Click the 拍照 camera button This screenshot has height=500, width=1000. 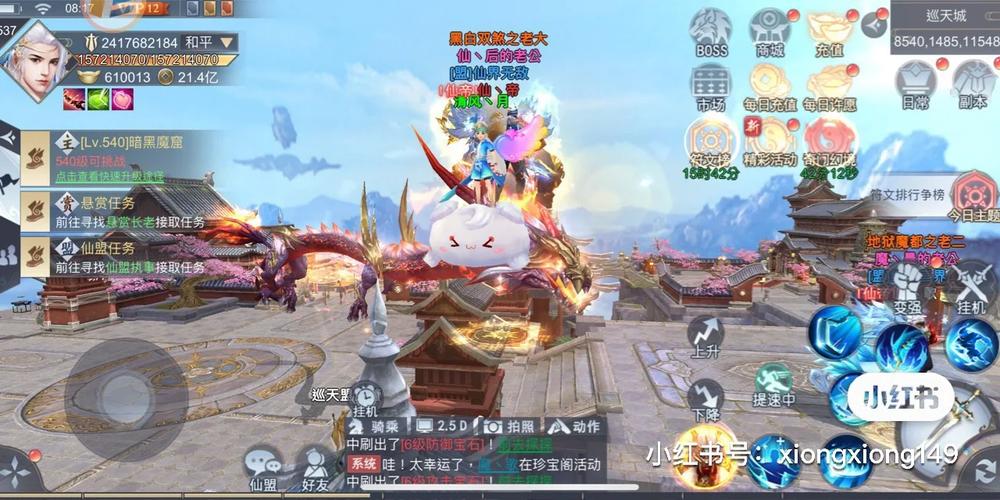(x=508, y=426)
